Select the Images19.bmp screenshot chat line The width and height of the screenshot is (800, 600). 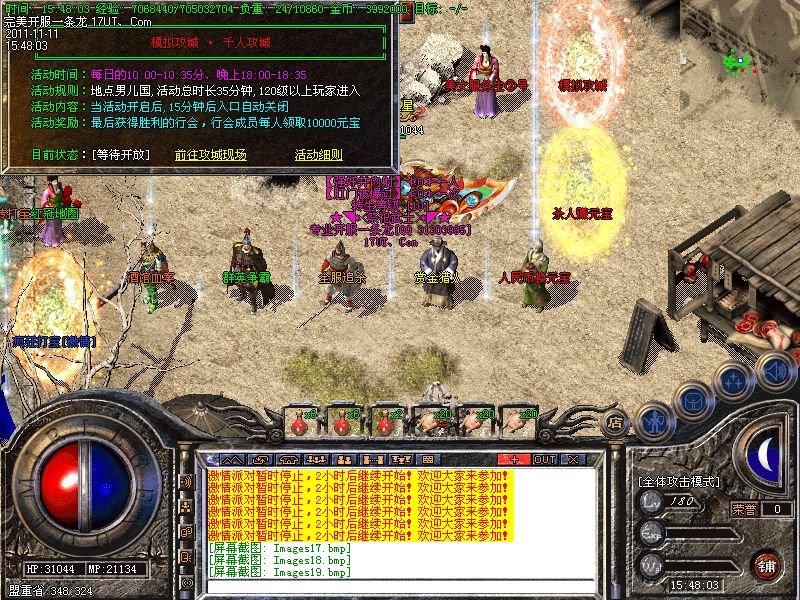point(280,572)
